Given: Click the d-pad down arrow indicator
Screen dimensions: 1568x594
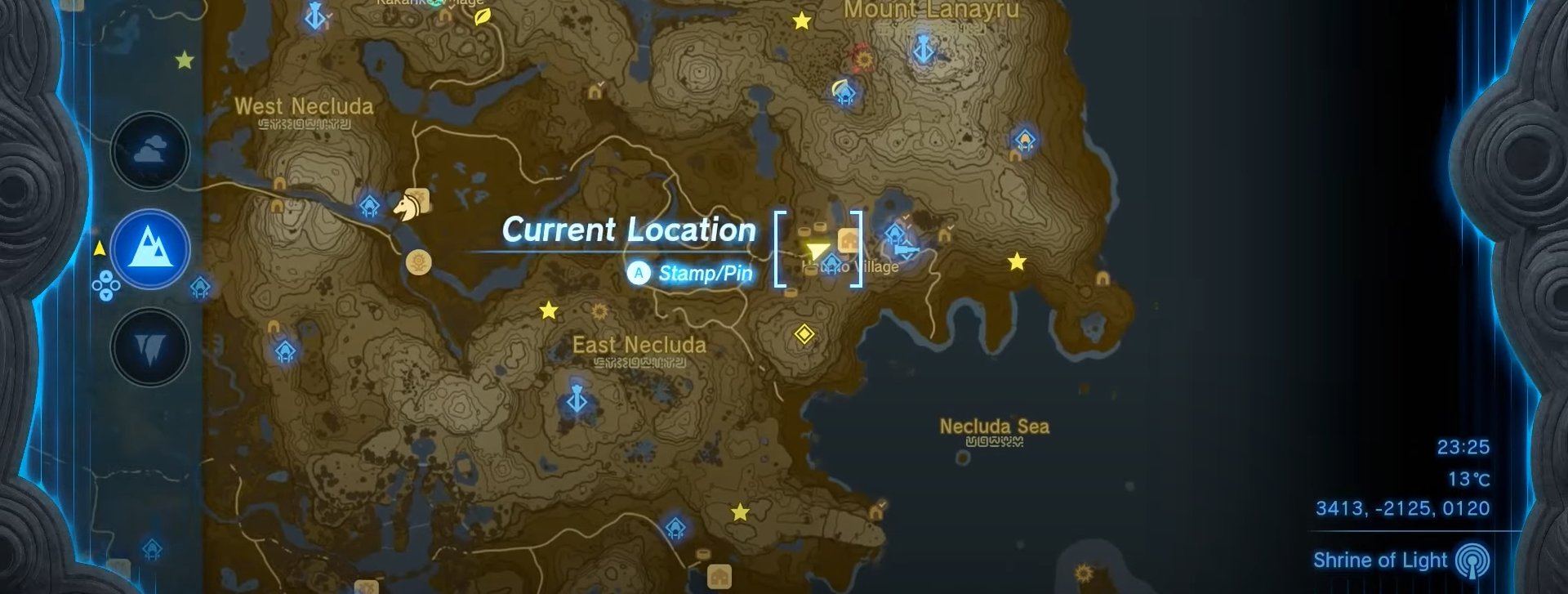Looking at the screenshot, I should point(106,295).
